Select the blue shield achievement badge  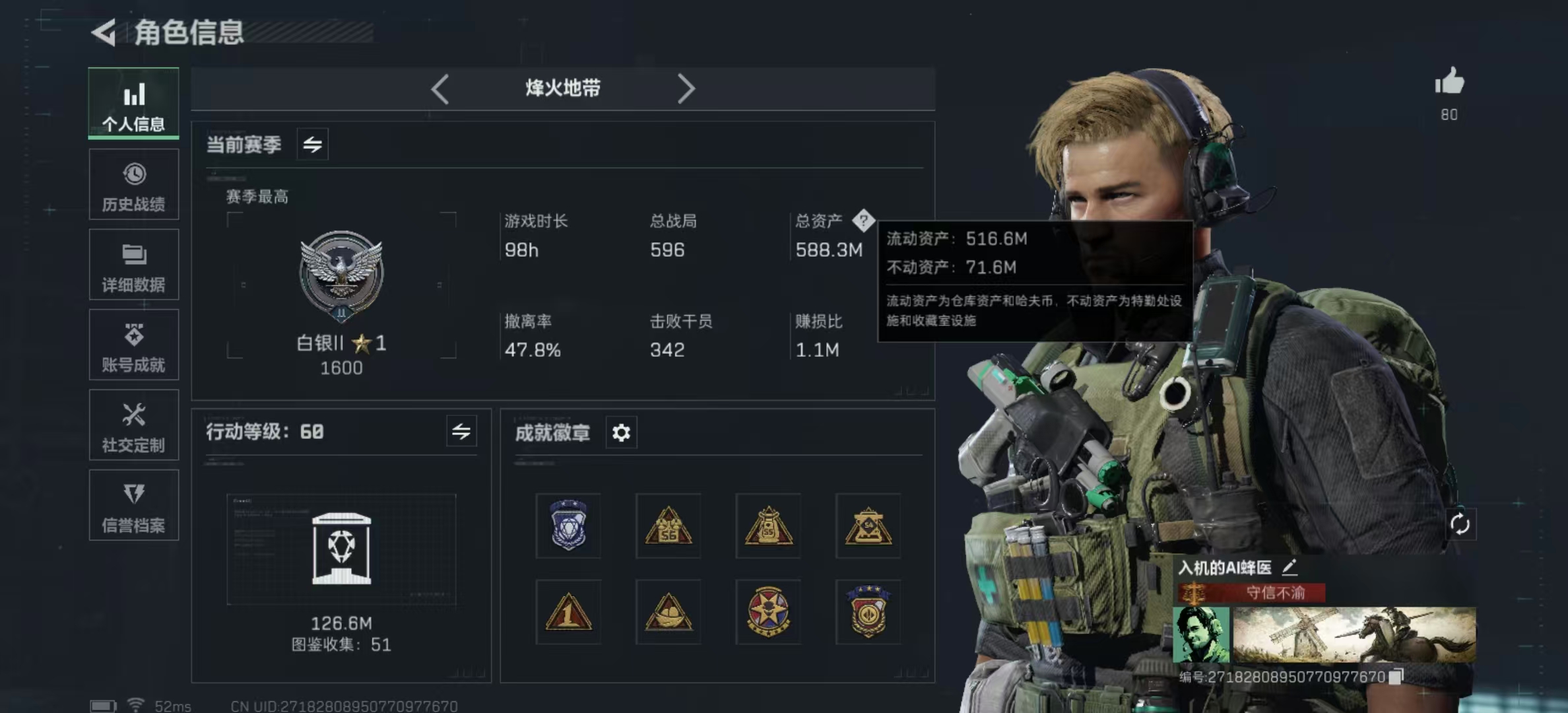(568, 526)
